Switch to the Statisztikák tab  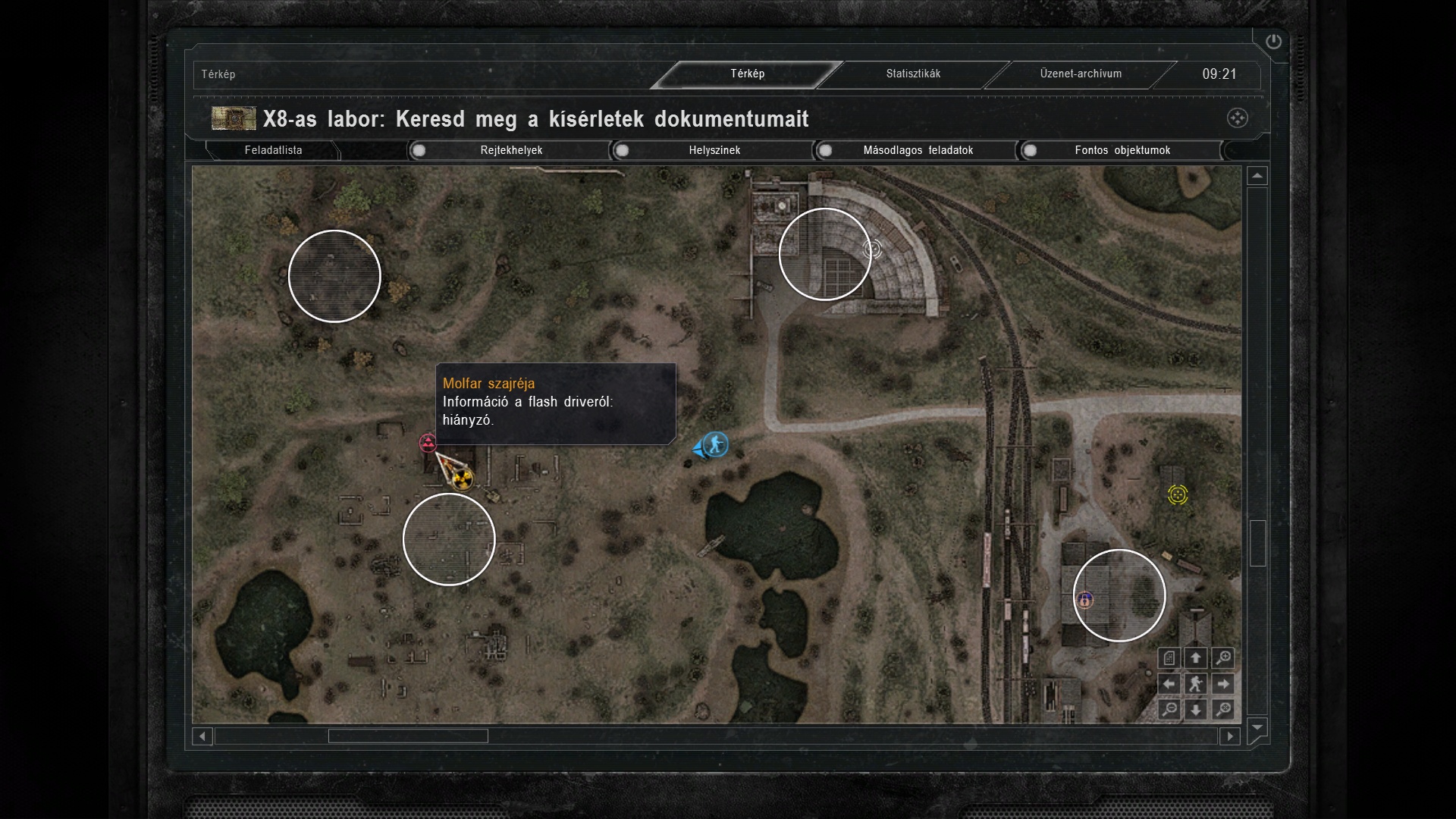tap(913, 74)
